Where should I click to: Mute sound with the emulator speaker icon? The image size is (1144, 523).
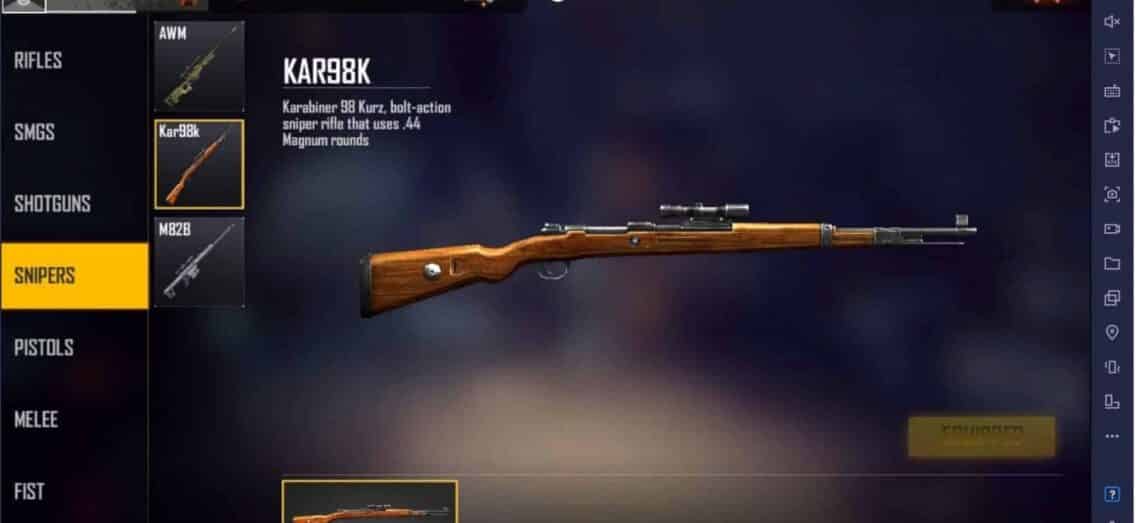coord(1112,22)
